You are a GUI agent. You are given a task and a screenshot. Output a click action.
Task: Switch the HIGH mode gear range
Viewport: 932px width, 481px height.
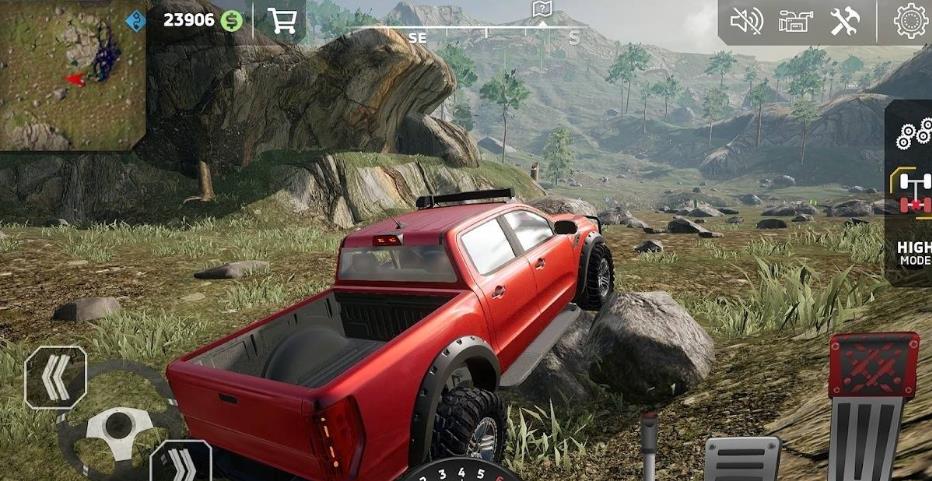[914, 253]
